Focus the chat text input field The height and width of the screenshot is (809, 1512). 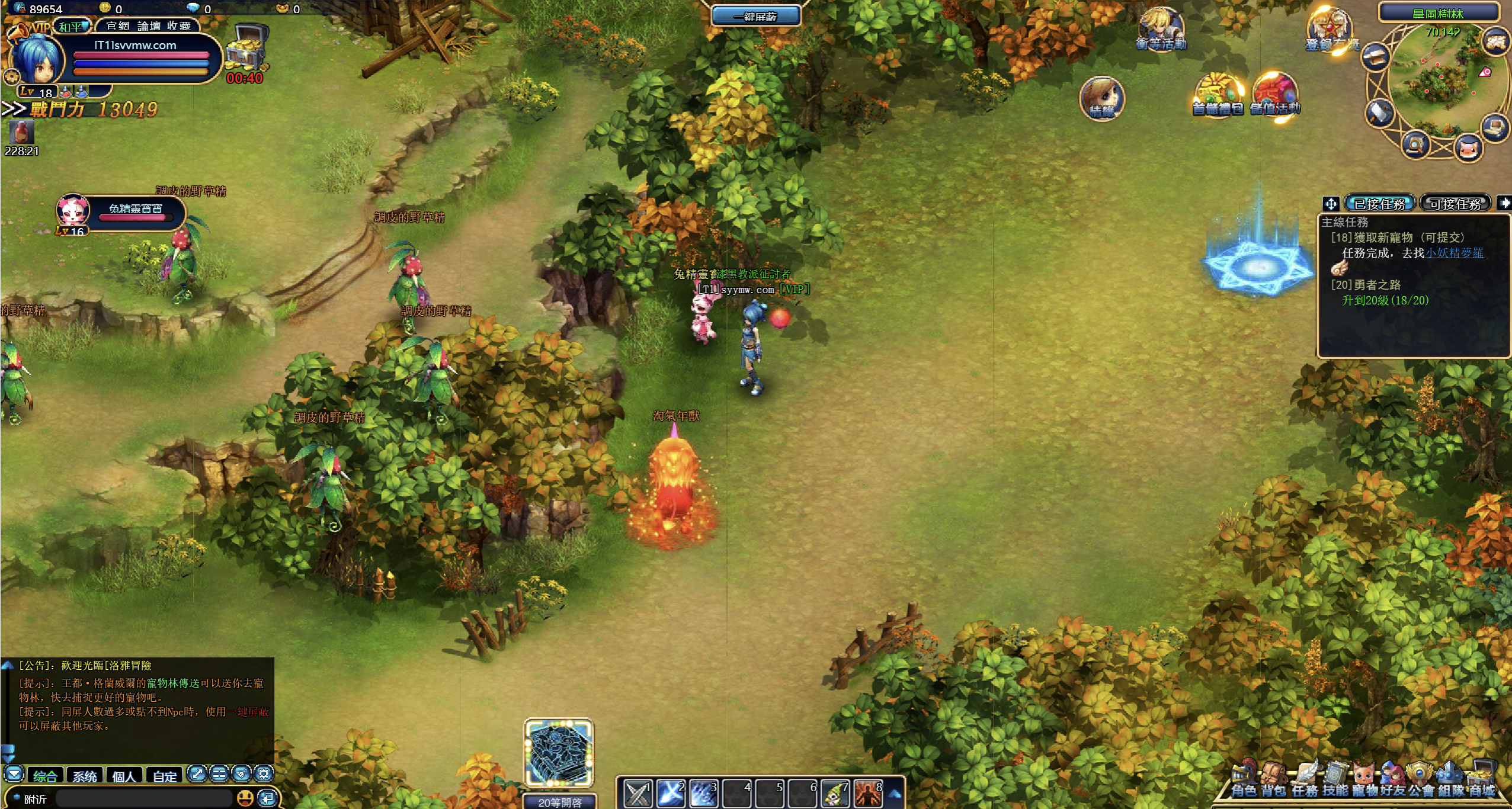(142, 798)
